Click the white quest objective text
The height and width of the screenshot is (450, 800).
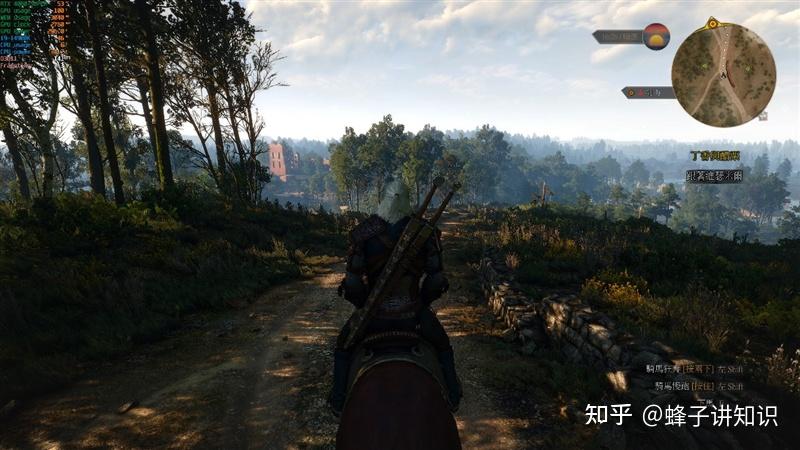[714, 176]
